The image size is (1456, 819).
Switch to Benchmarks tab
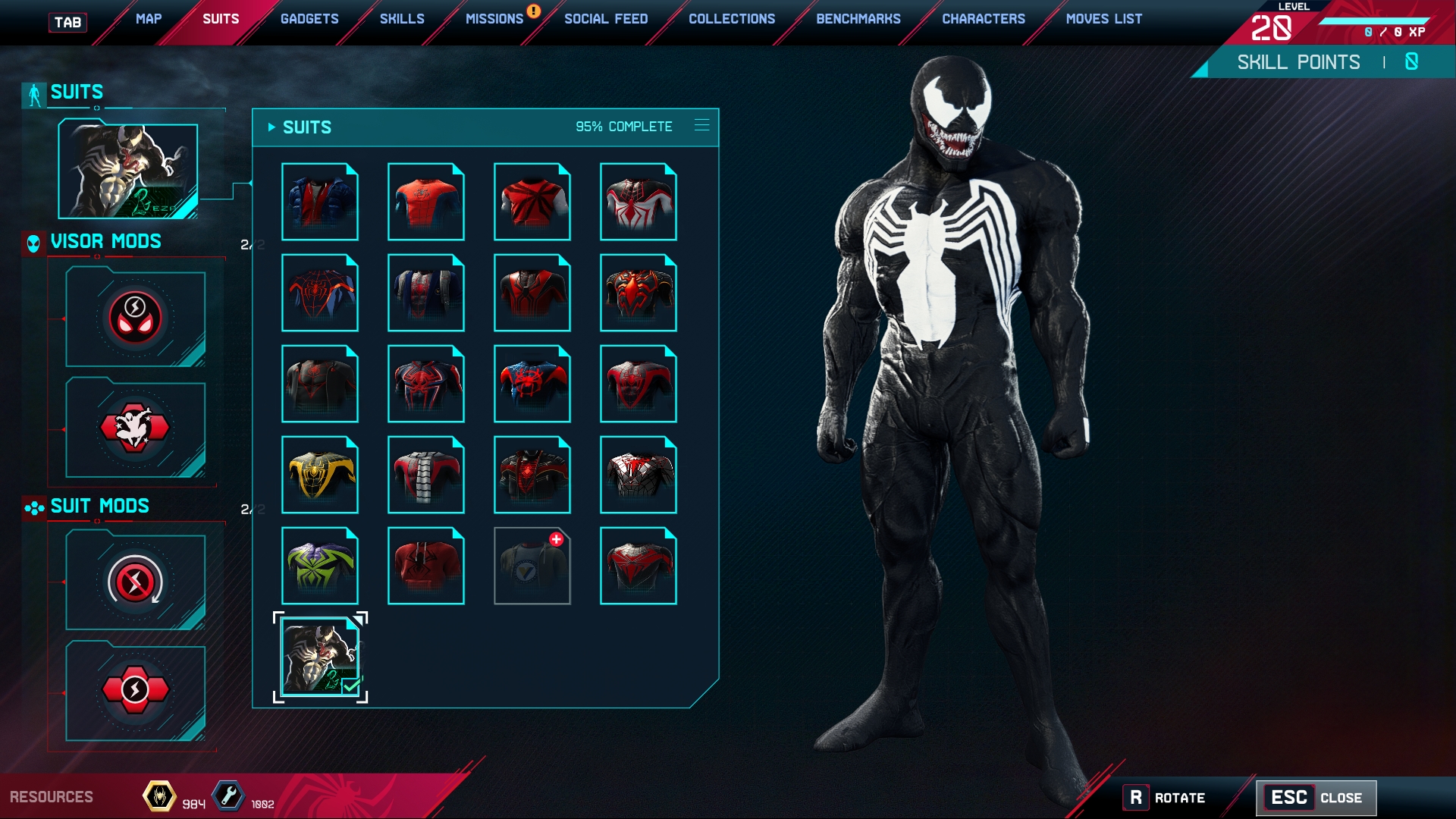[x=858, y=19]
